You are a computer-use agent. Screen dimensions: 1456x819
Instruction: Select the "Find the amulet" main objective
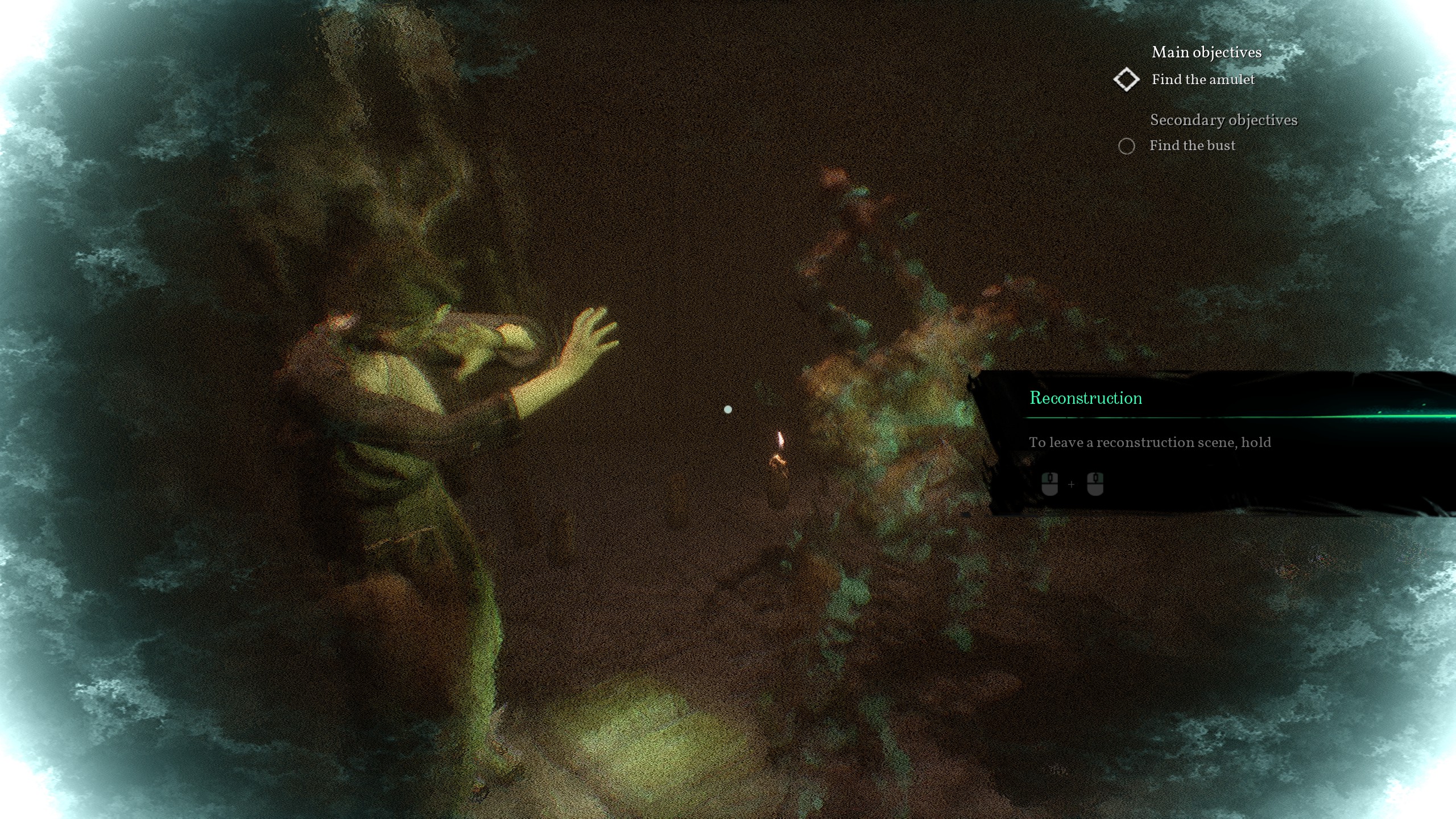[x=1202, y=80]
